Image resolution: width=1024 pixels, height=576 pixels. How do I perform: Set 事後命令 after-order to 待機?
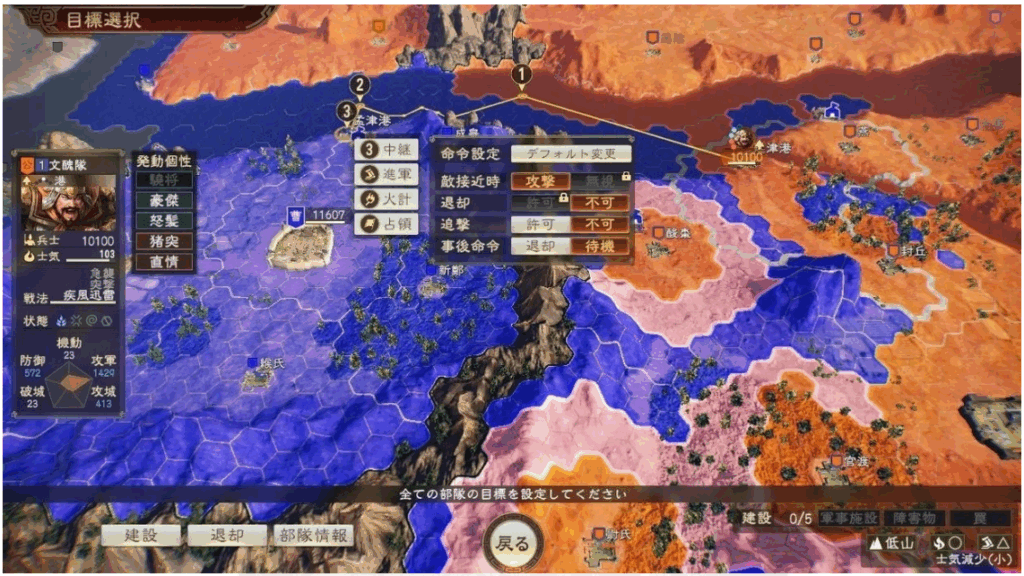click(x=600, y=246)
